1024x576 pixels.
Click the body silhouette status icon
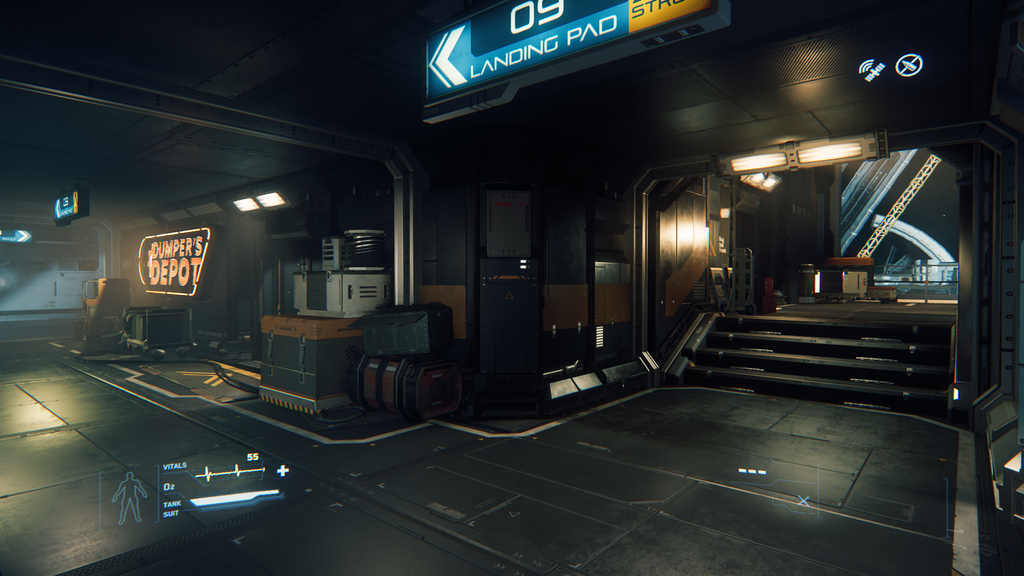point(129,497)
